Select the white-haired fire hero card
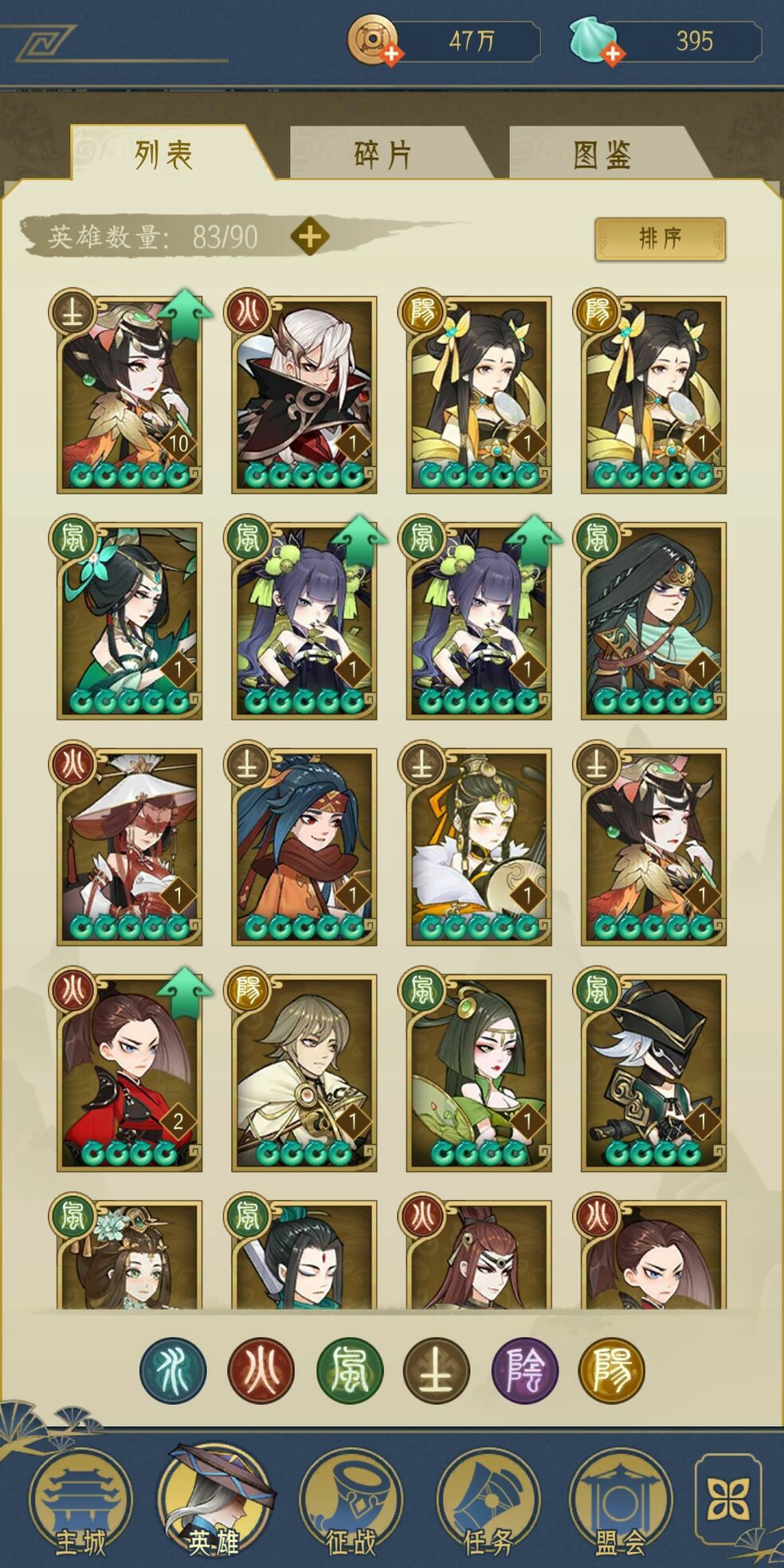Viewport: 784px width, 1568px height. tap(304, 395)
